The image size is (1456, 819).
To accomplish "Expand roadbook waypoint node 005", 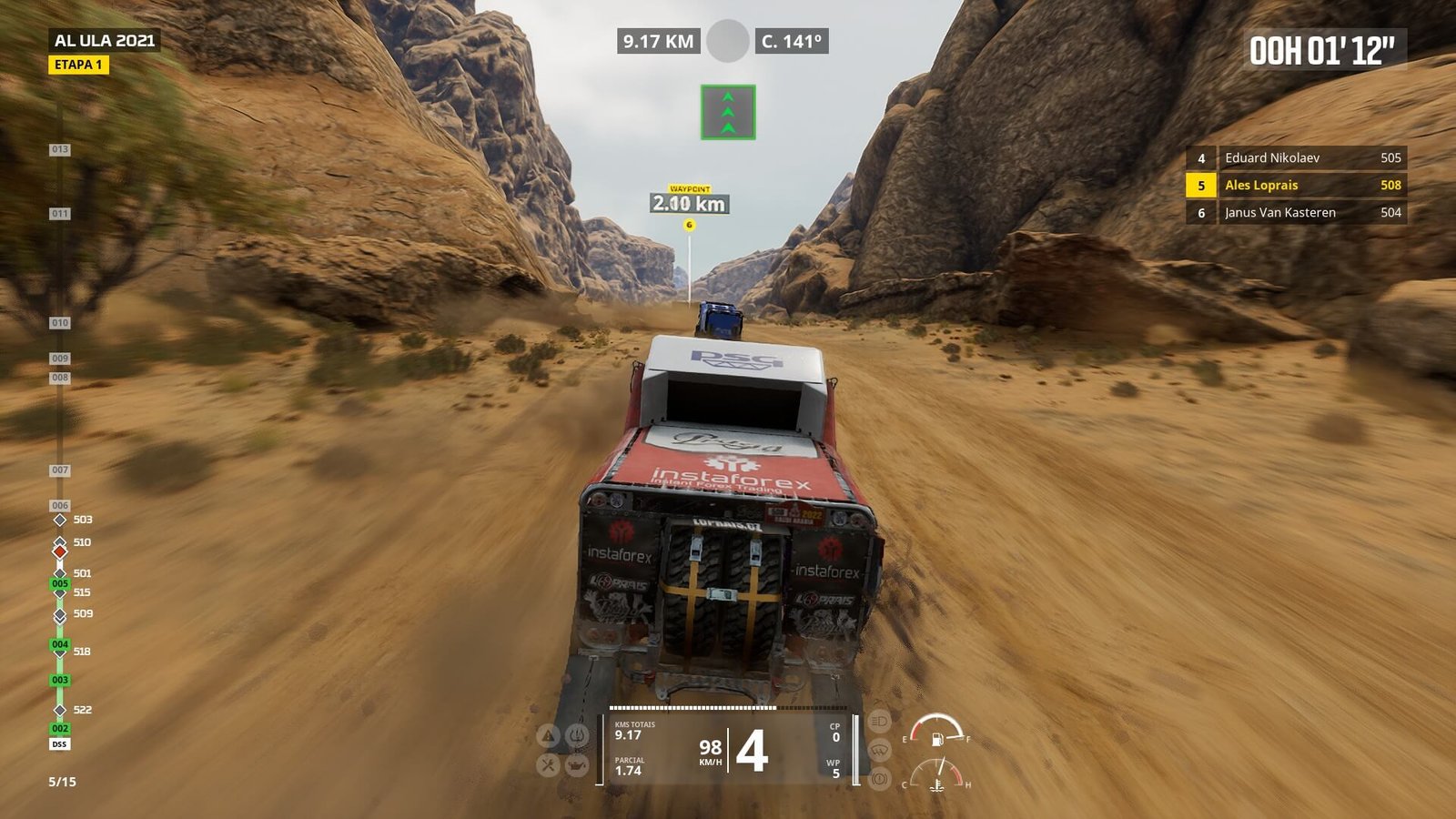I will pyautogui.click(x=60, y=584).
